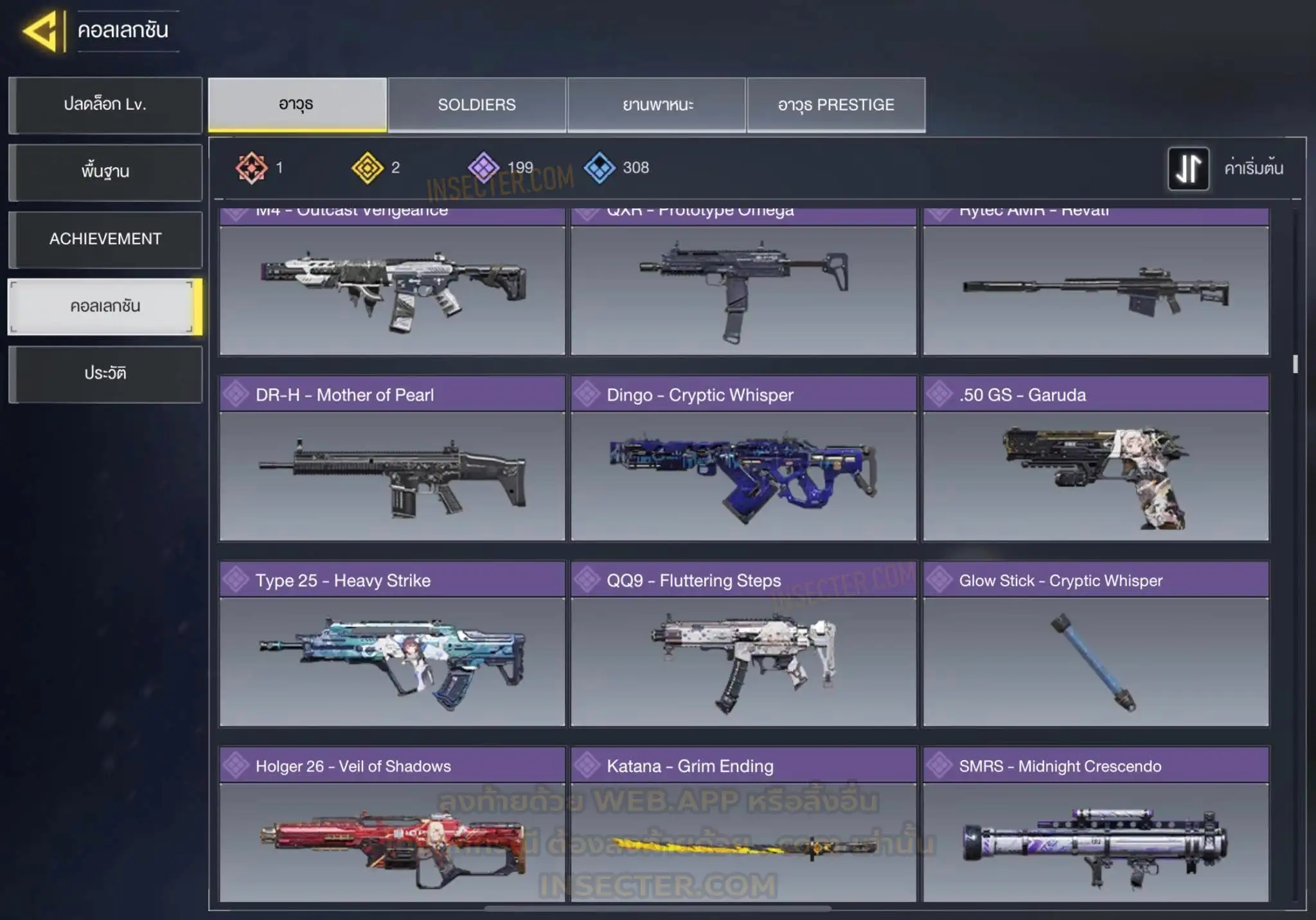Go back with the yellow arrow button

click(42, 31)
